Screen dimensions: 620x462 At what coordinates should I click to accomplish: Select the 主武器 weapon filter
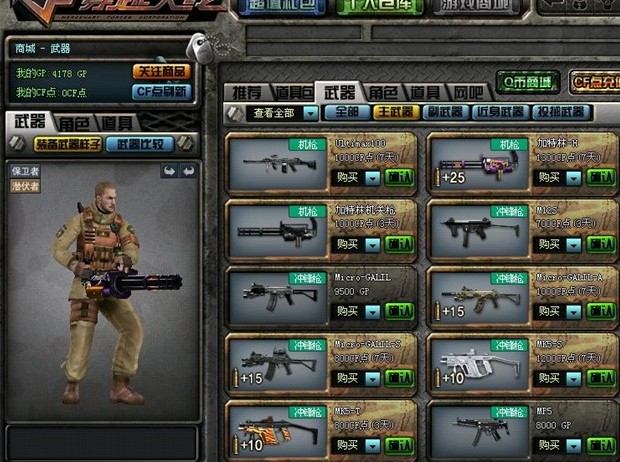(393, 113)
